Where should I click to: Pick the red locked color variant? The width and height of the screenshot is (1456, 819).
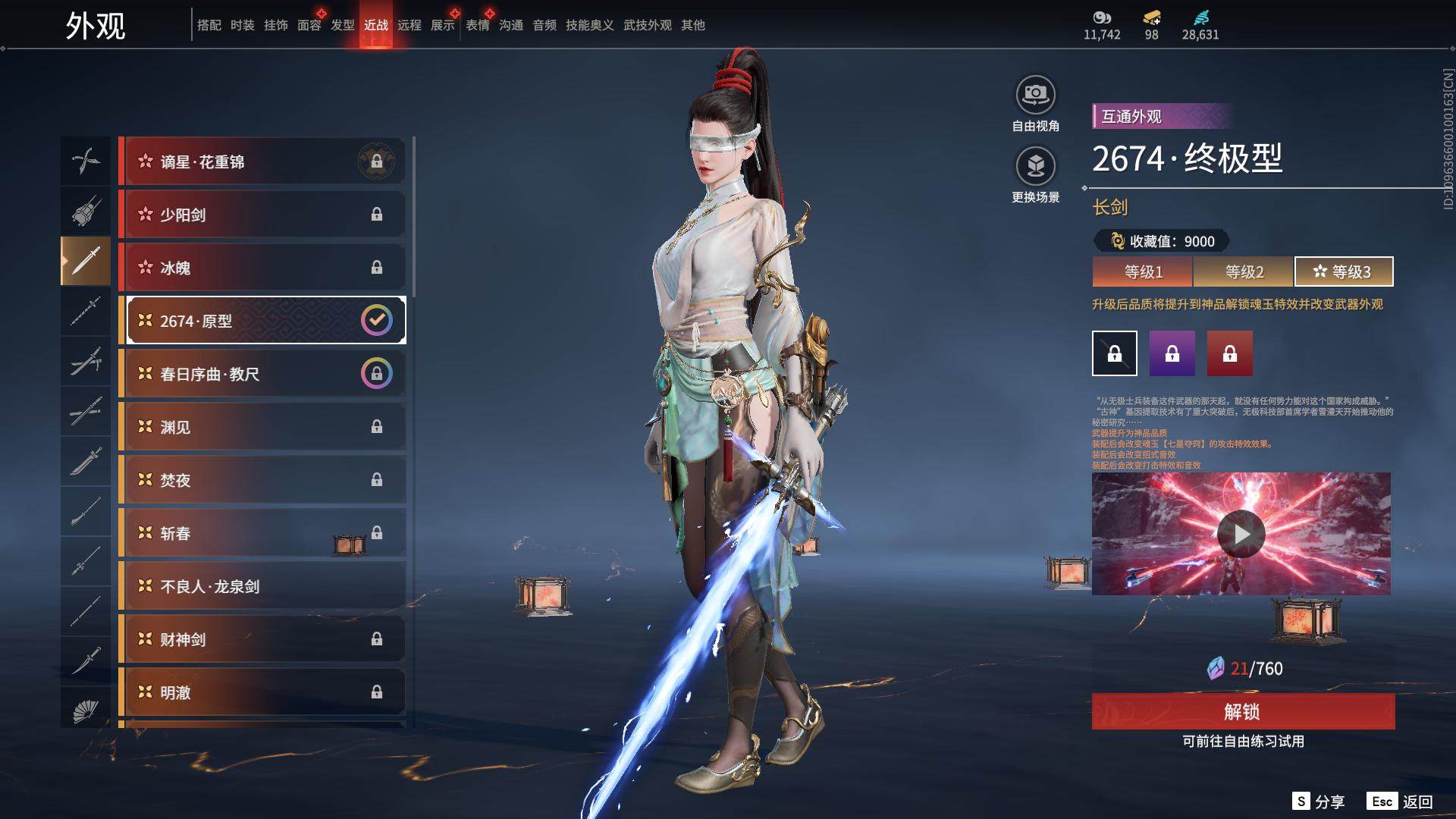1229,353
